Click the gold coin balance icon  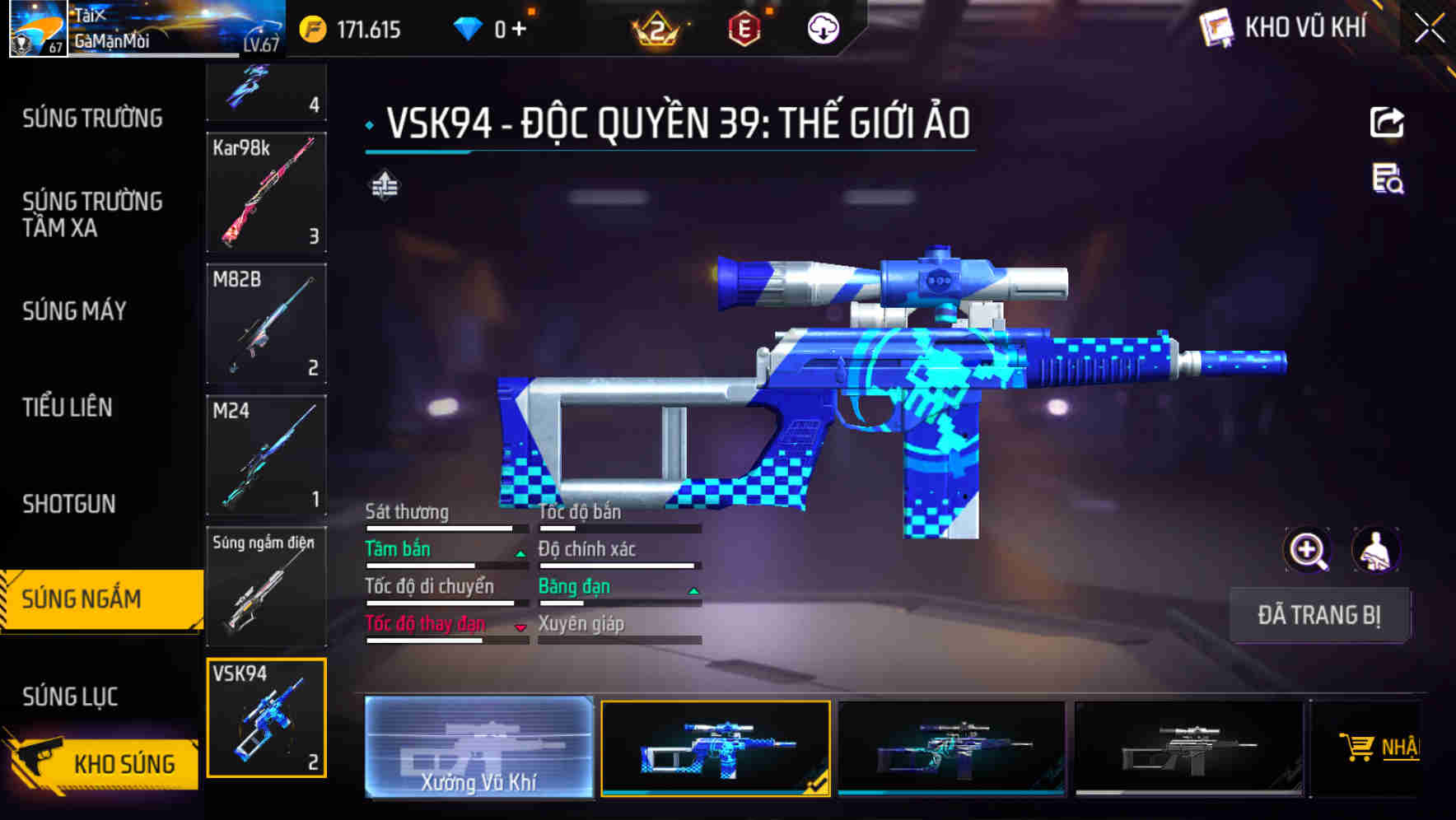pos(313,27)
